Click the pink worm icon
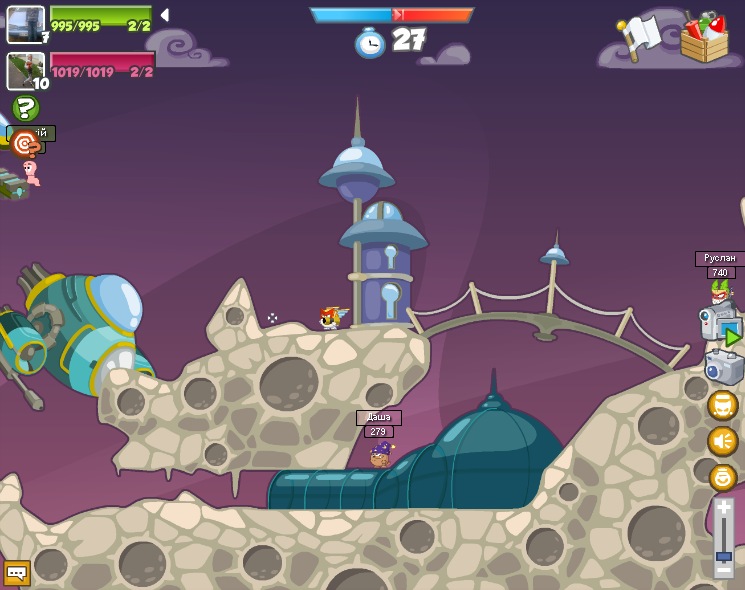Image resolution: width=745 pixels, height=590 pixels. (32, 173)
